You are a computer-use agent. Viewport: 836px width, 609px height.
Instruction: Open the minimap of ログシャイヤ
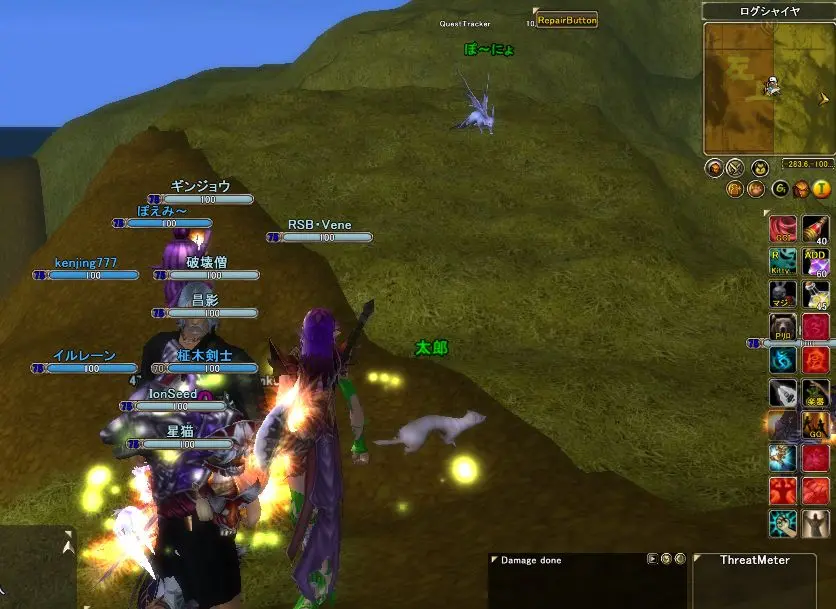[767, 89]
